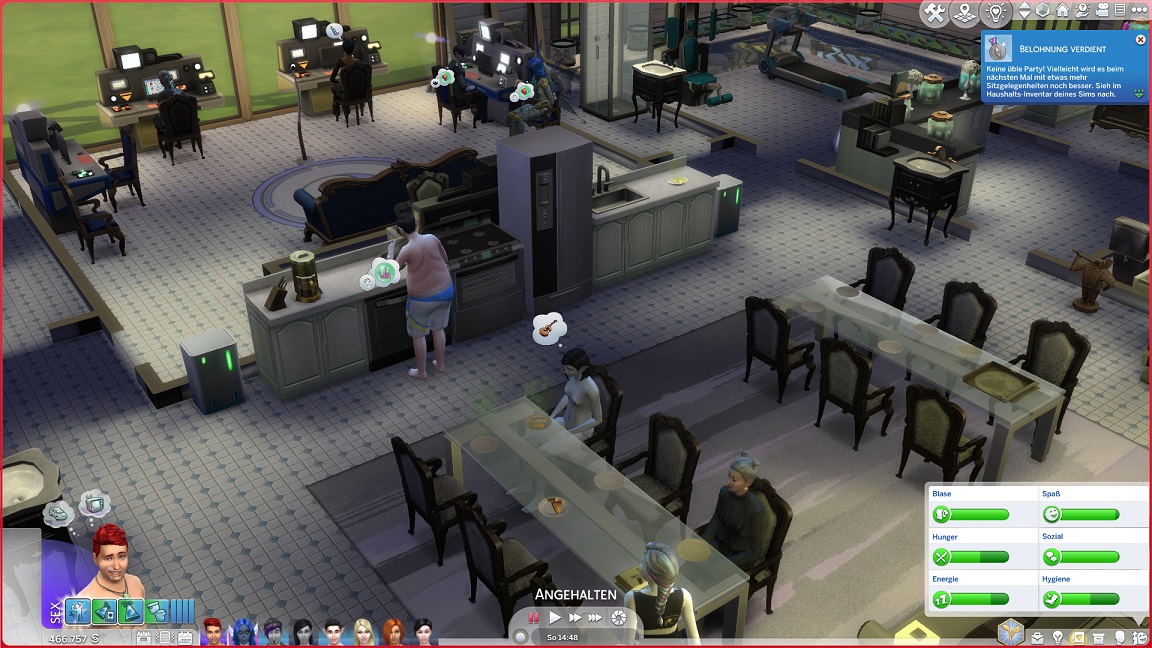Select the blonde Sim portrait
Screen dimensions: 1152x648
(x=363, y=632)
